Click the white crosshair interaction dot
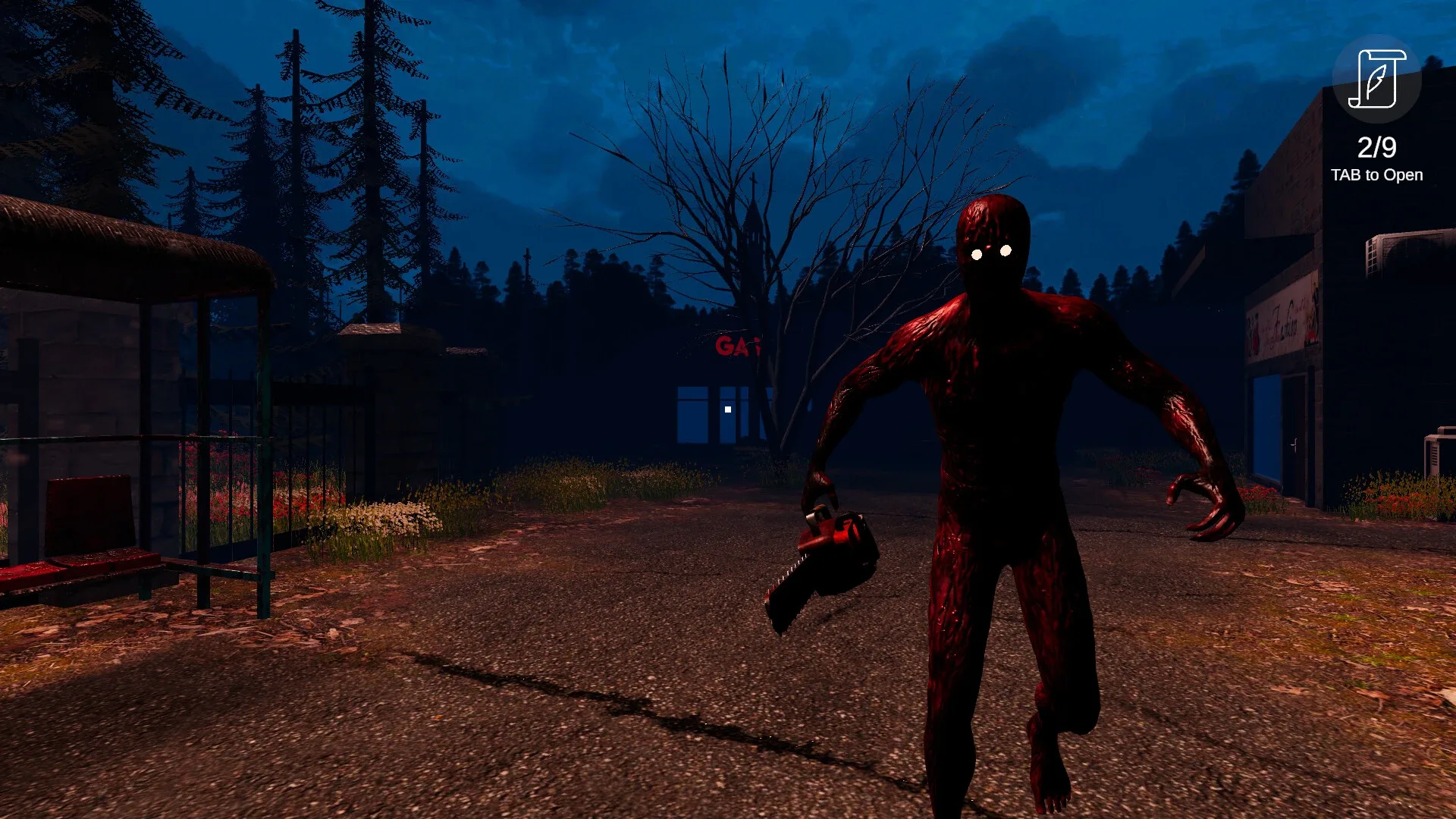Image resolution: width=1456 pixels, height=819 pixels. pos(727,409)
